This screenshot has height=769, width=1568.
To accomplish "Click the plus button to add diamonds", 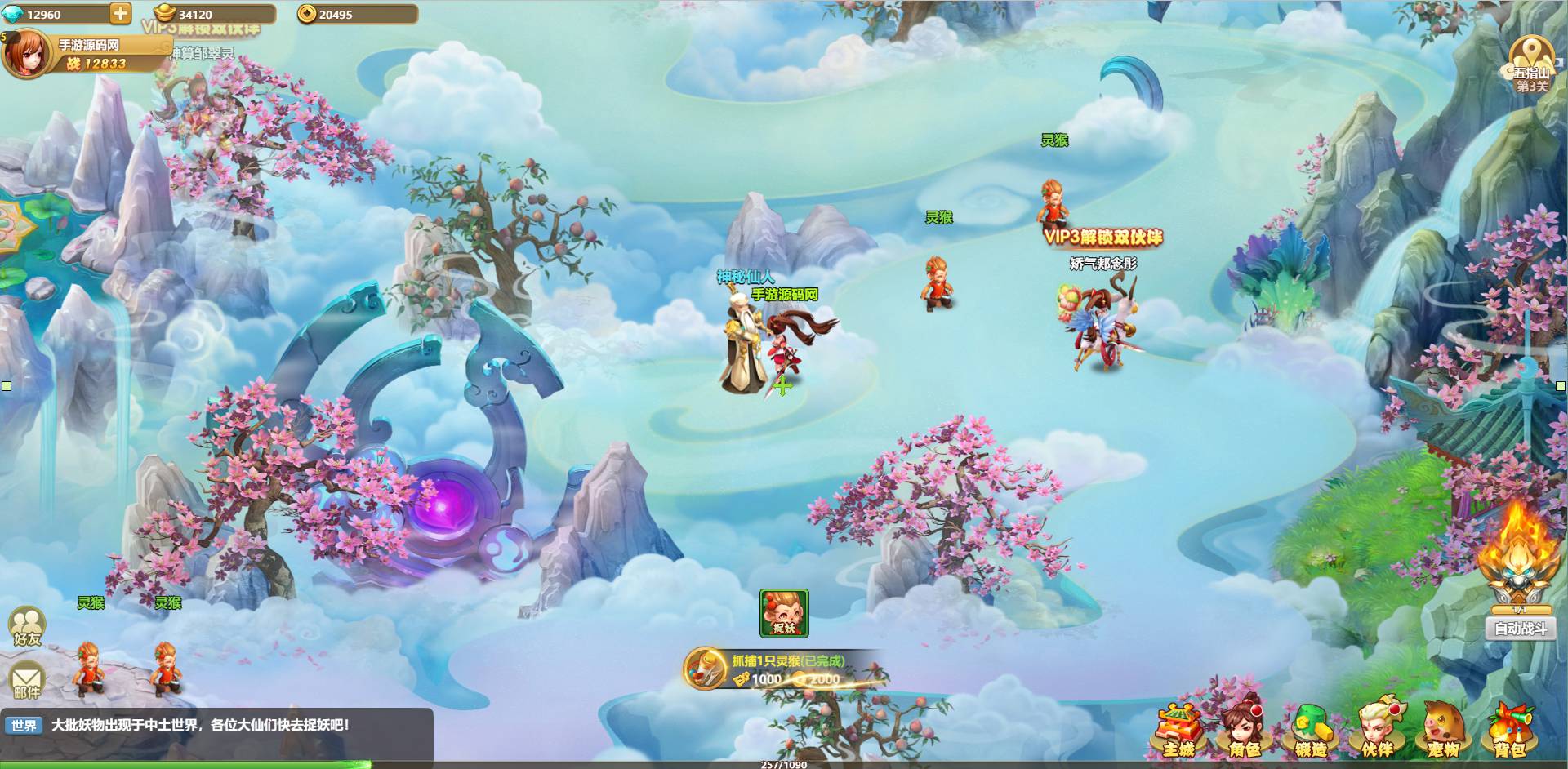I will pyautogui.click(x=119, y=13).
